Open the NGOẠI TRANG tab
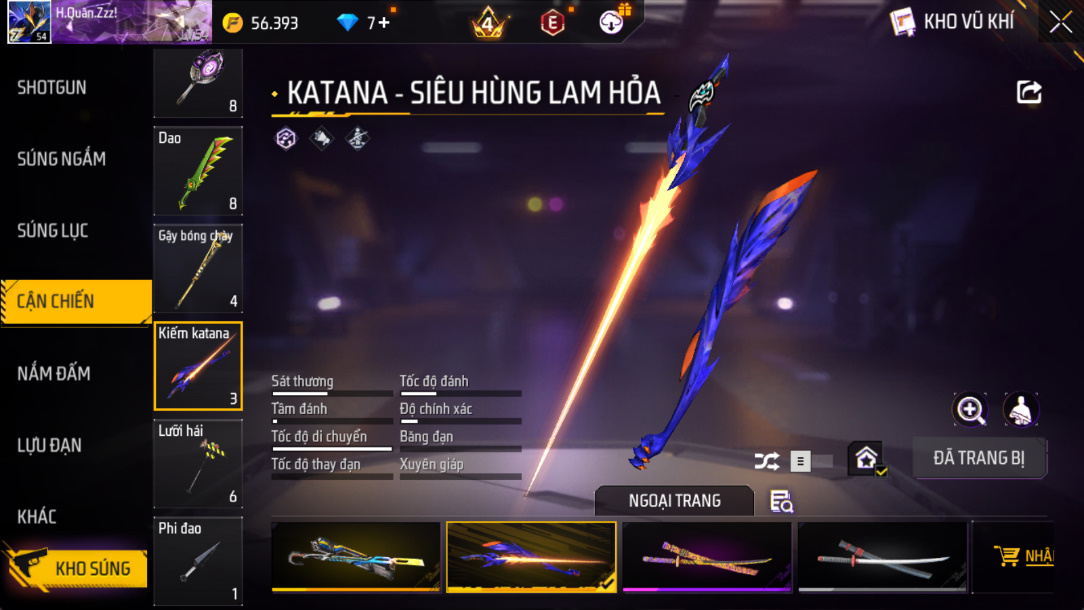The height and width of the screenshot is (610, 1084). pos(675,500)
